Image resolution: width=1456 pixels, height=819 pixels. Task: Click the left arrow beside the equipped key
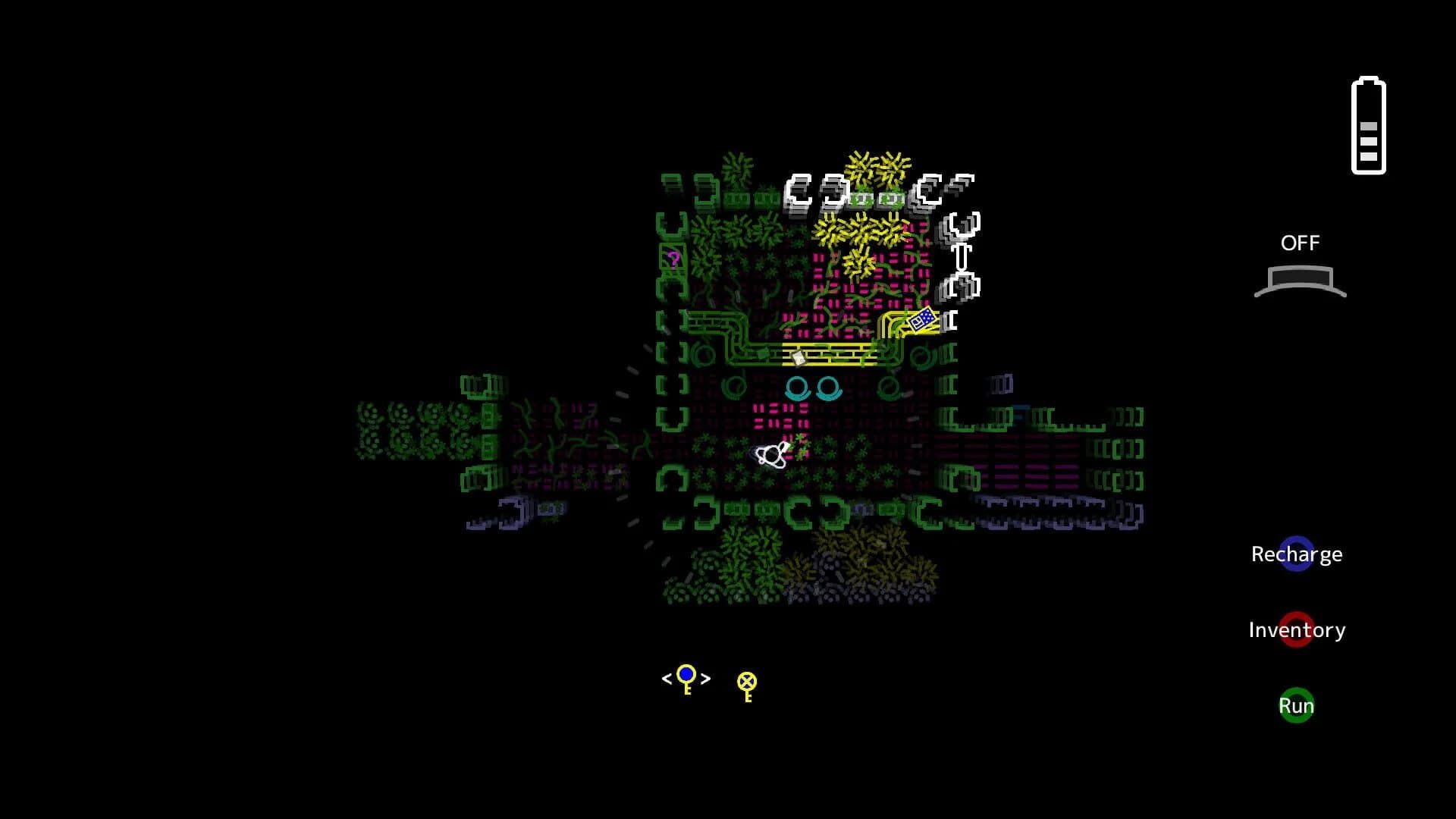666,679
